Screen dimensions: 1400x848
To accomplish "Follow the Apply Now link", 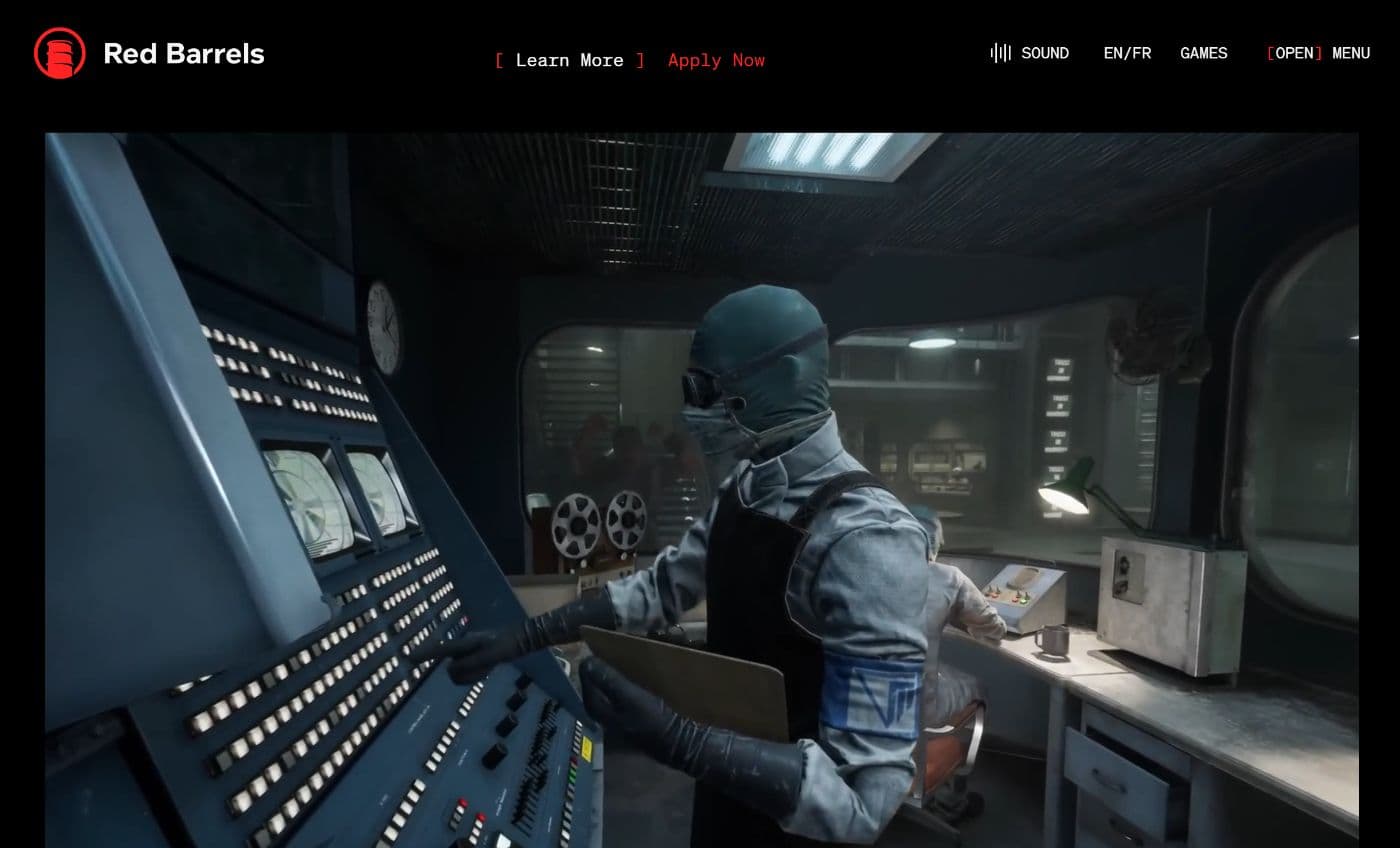I will point(716,60).
